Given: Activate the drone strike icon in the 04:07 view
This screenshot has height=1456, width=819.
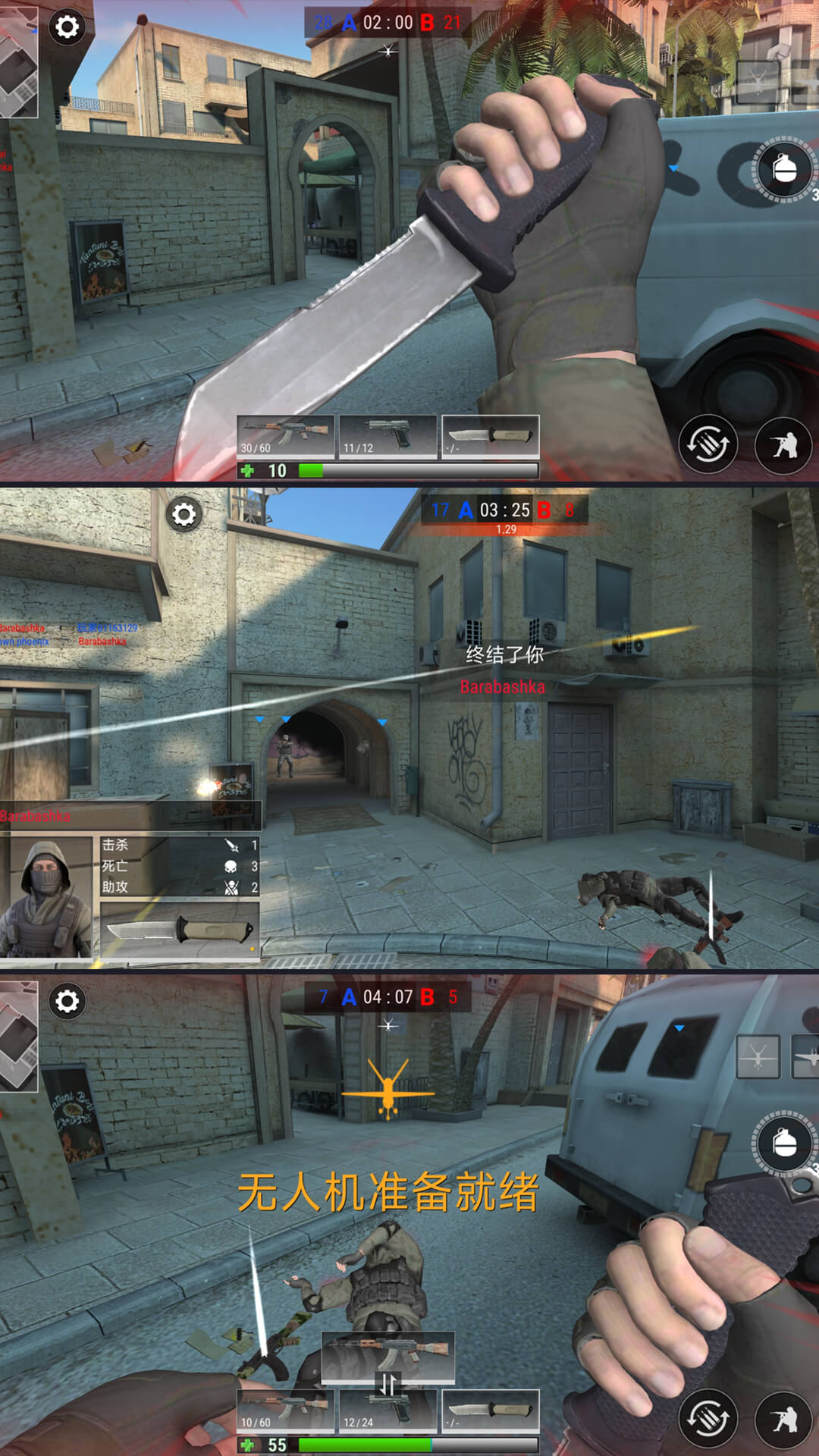Looking at the screenshot, I should [x=758, y=1056].
